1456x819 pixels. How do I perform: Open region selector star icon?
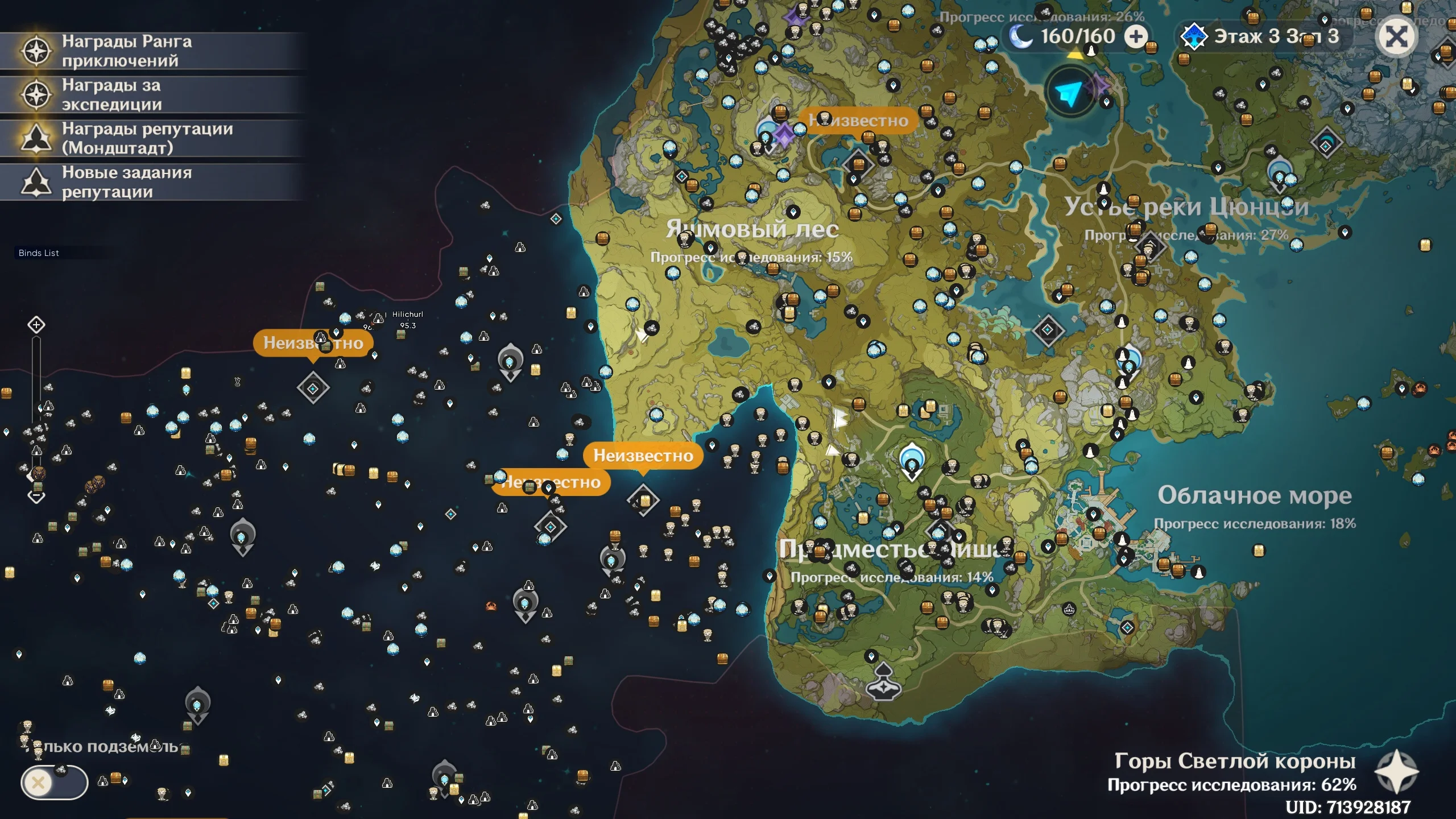[1396, 772]
